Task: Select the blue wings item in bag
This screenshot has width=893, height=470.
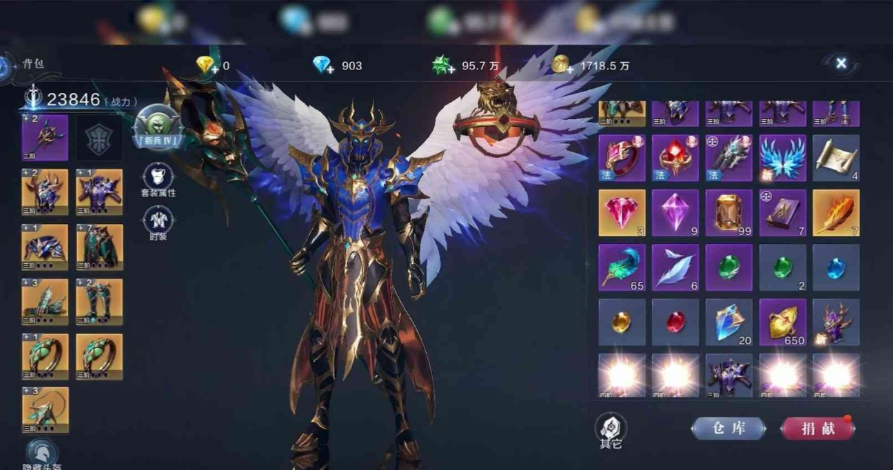Action: click(782, 158)
